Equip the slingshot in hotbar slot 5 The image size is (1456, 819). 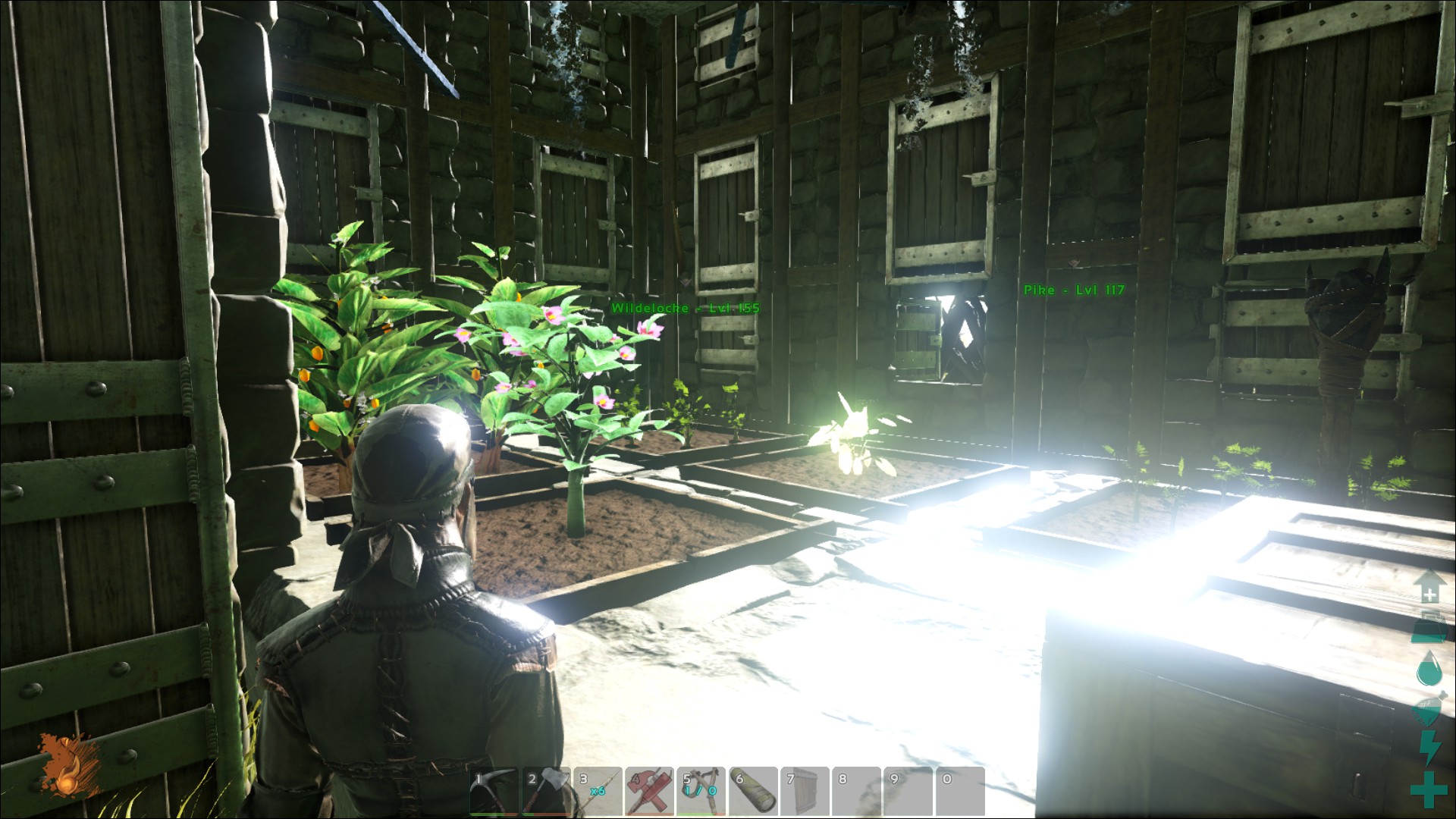click(x=701, y=792)
